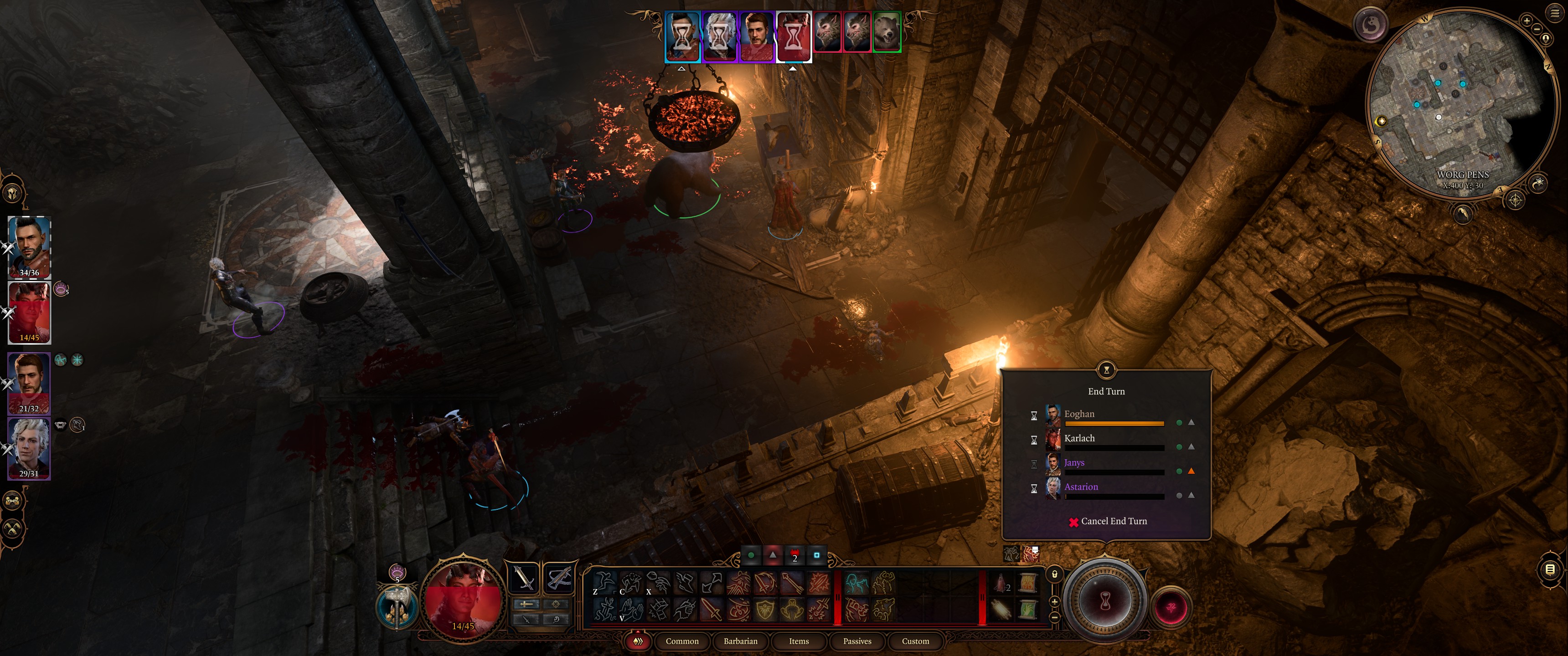1568x656 pixels.
Task: Activate the Jump action with Z label
Action: [603, 582]
